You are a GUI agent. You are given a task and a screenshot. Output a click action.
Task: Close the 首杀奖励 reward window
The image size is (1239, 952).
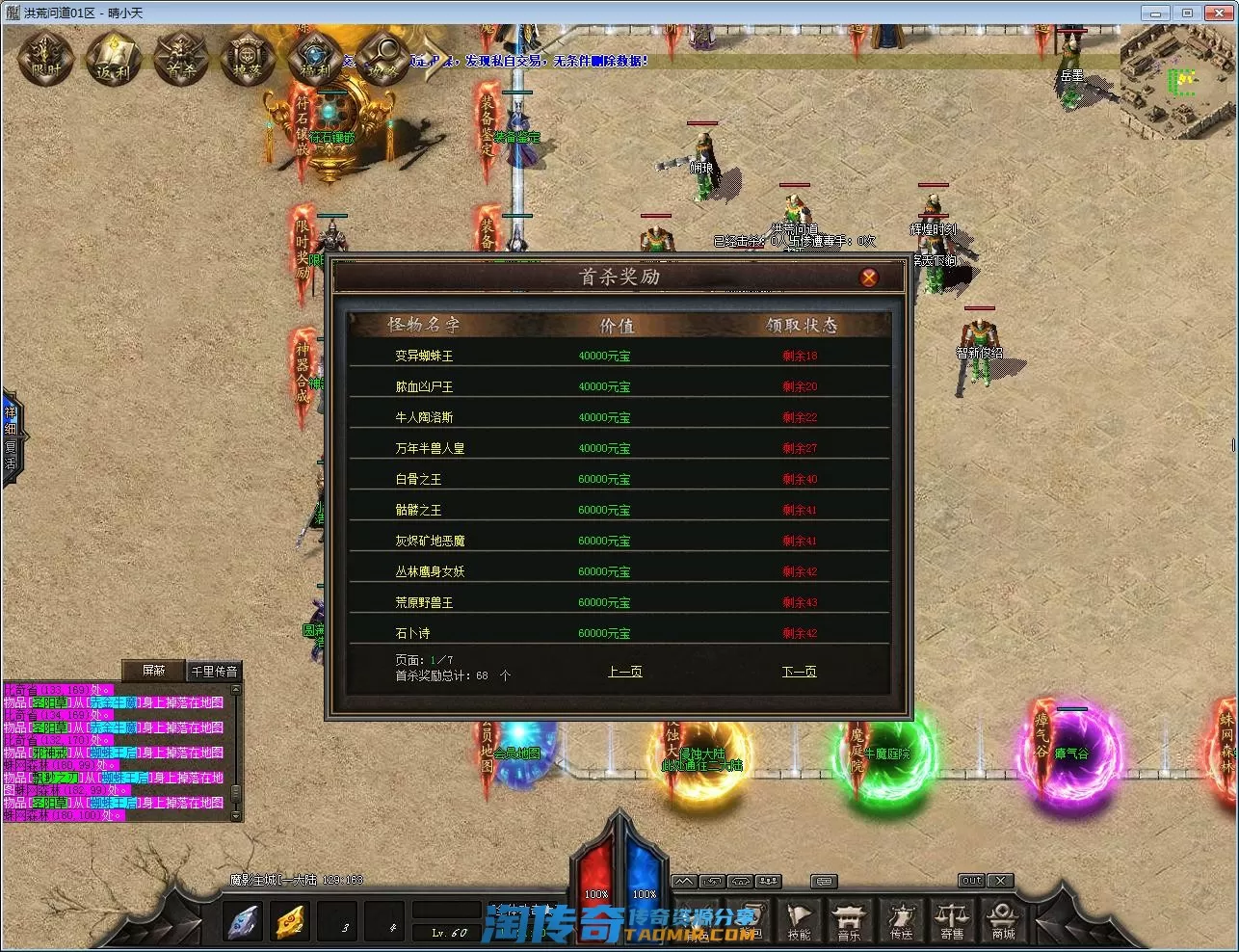tap(868, 278)
